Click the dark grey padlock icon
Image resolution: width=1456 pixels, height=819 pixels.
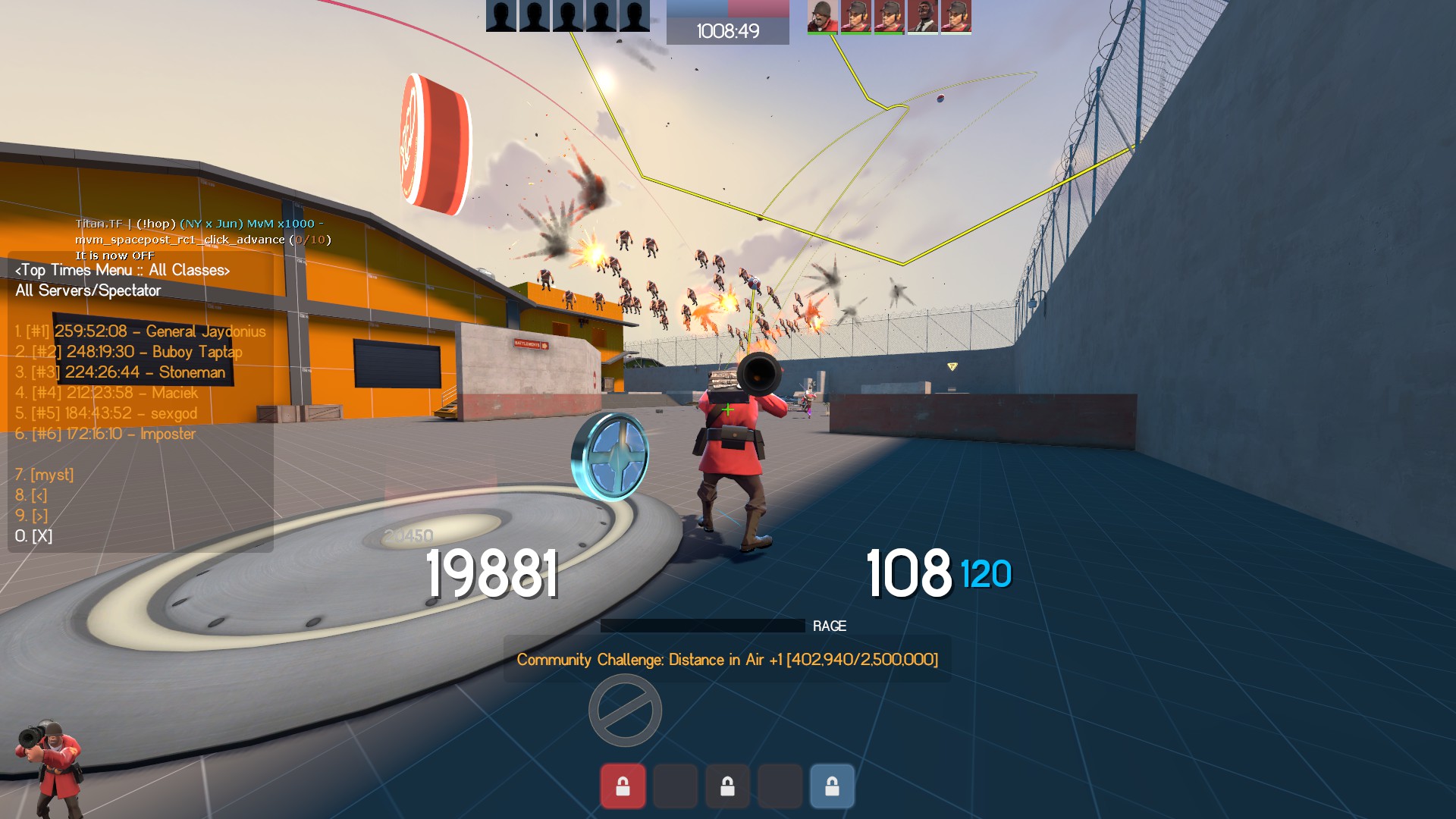point(727,786)
